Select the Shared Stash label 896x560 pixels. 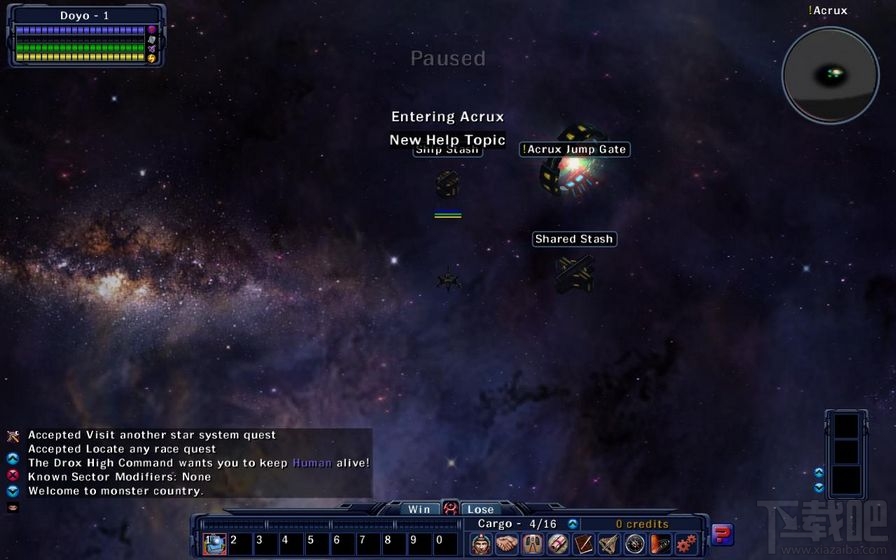(x=574, y=239)
